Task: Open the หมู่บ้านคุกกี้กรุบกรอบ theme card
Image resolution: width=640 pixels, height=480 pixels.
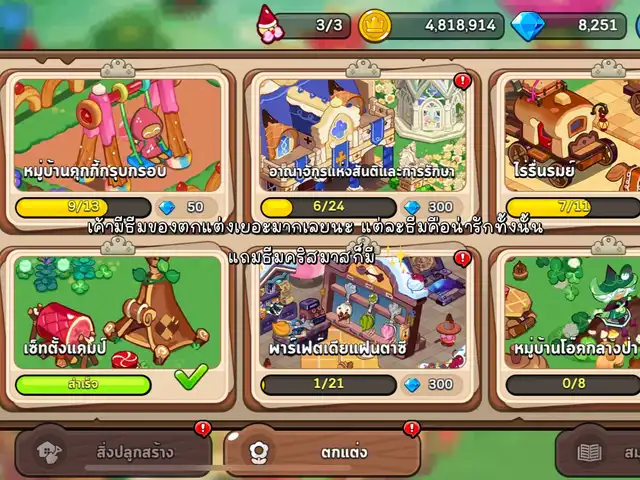Action: [118, 135]
